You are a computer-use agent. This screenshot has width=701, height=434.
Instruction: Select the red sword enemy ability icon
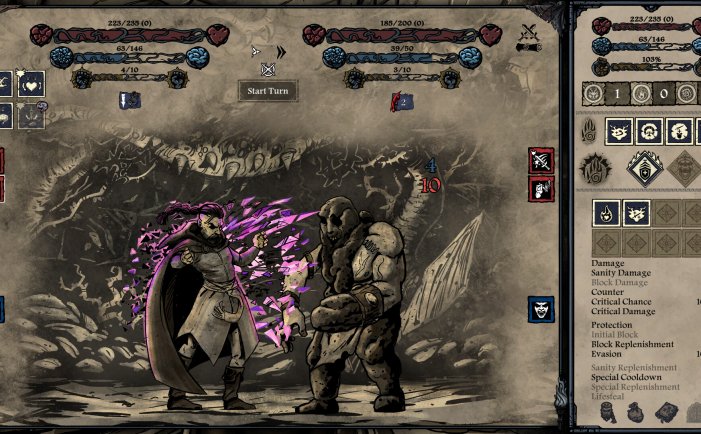coord(541,160)
